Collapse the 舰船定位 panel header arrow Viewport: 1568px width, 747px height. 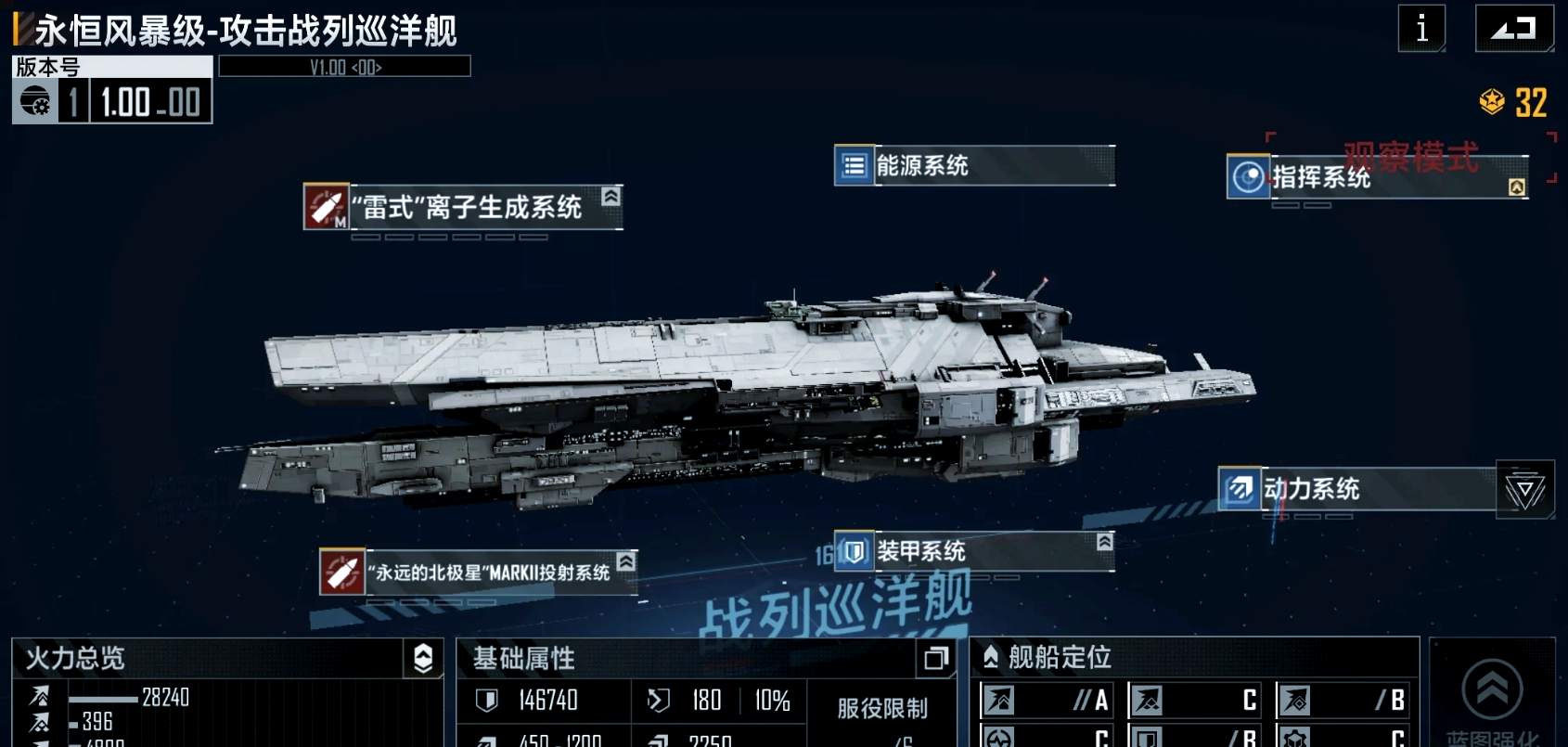989,653
